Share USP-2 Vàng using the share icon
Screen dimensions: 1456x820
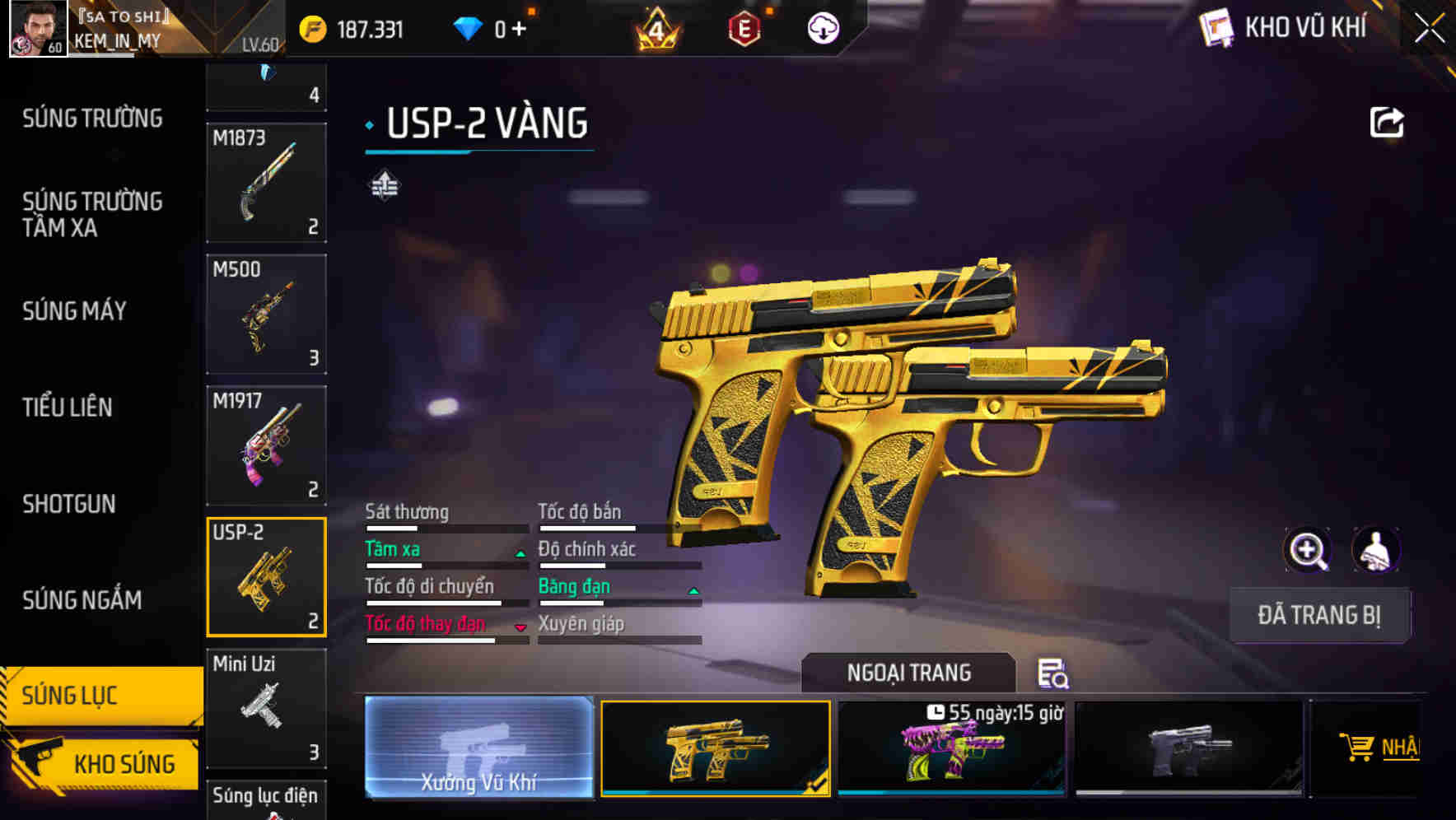1388,121
